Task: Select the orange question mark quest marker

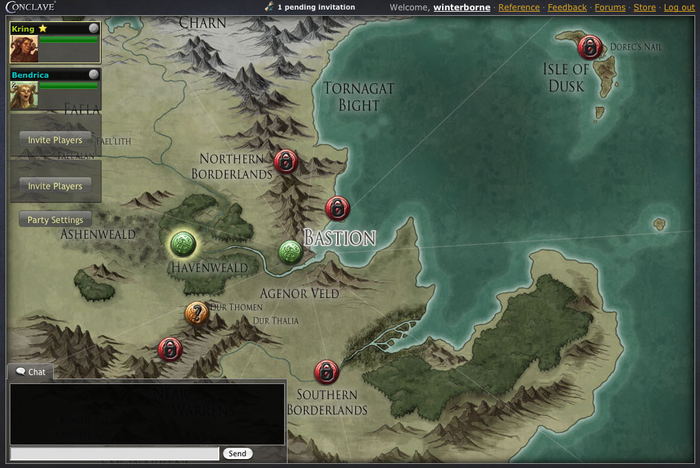Action: point(197,314)
